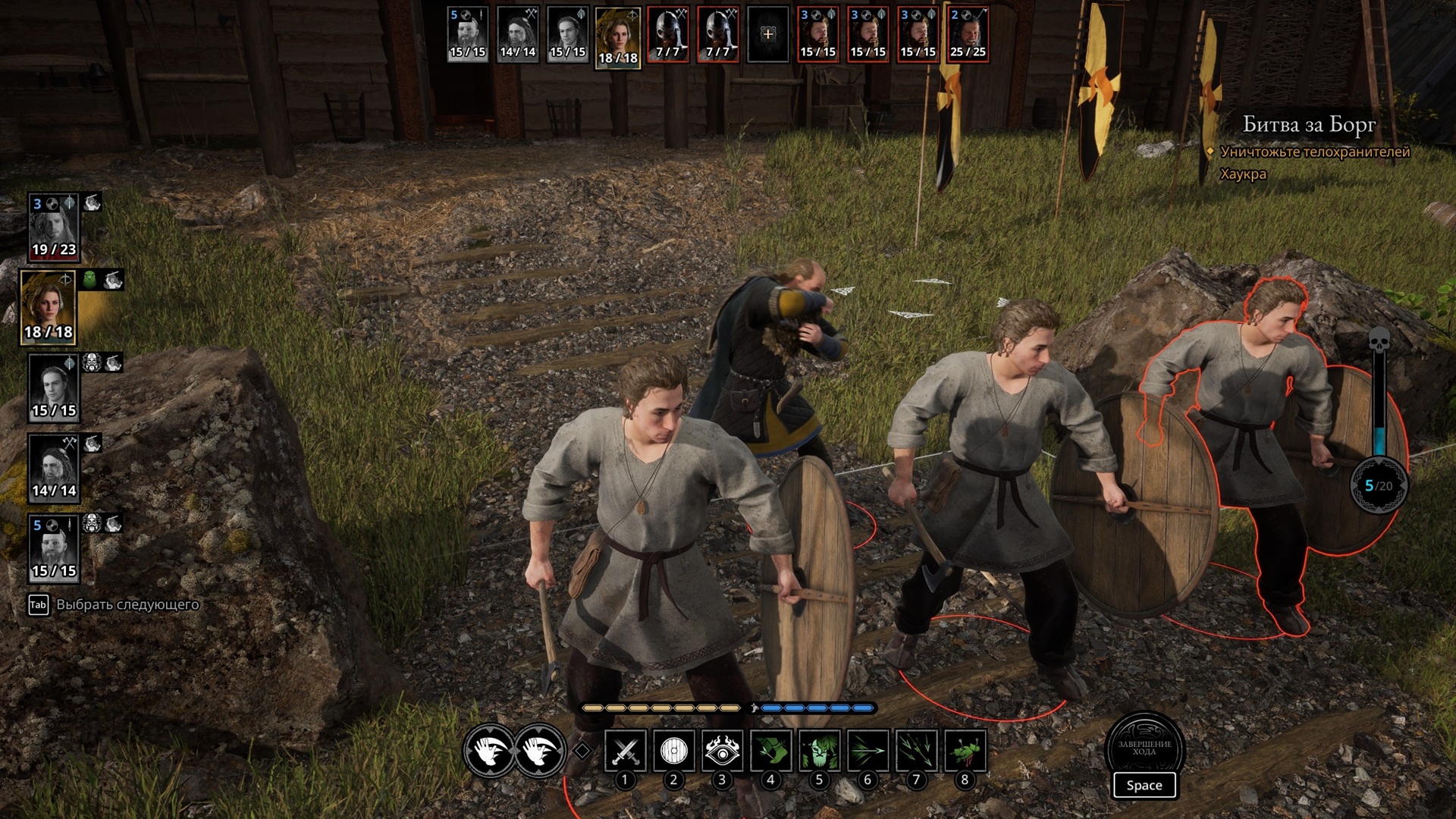
Task: Open the plus card in turn order
Action: (x=767, y=35)
